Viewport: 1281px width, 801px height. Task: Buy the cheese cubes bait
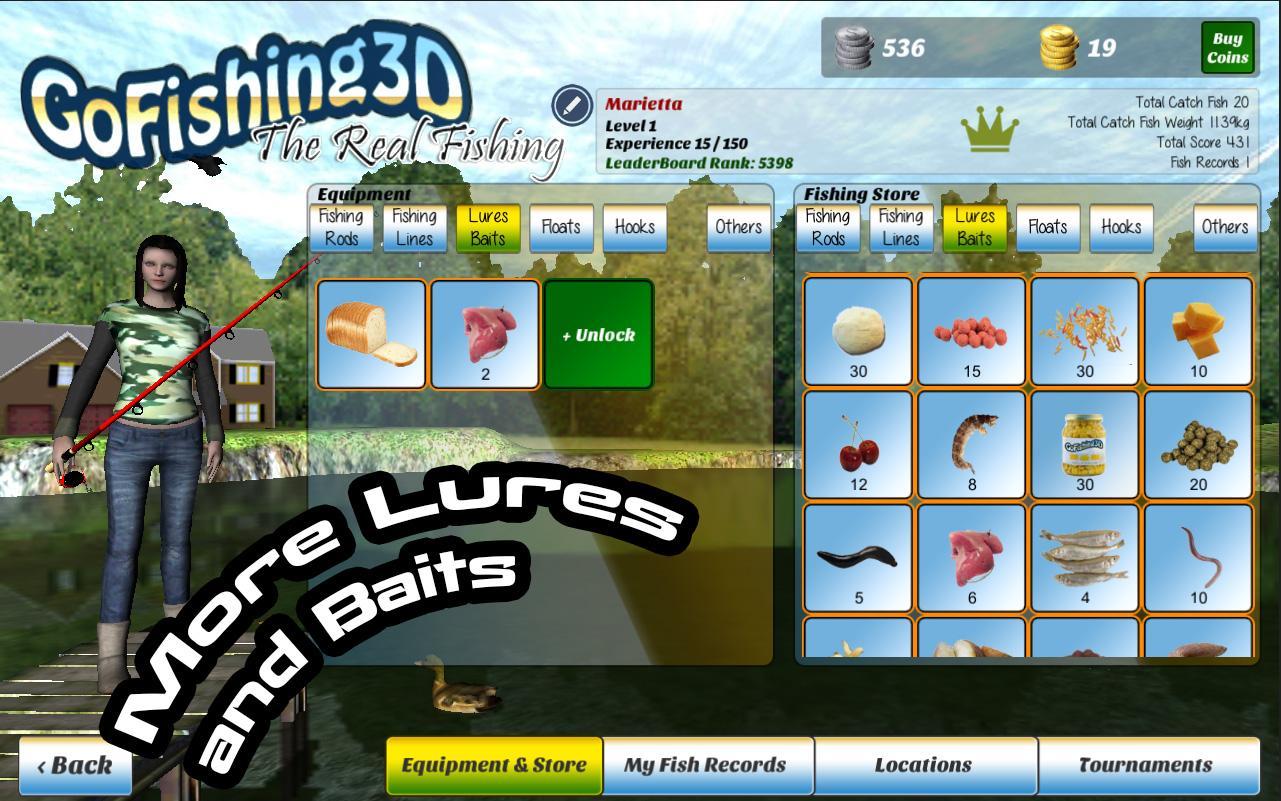[x=1197, y=330]
